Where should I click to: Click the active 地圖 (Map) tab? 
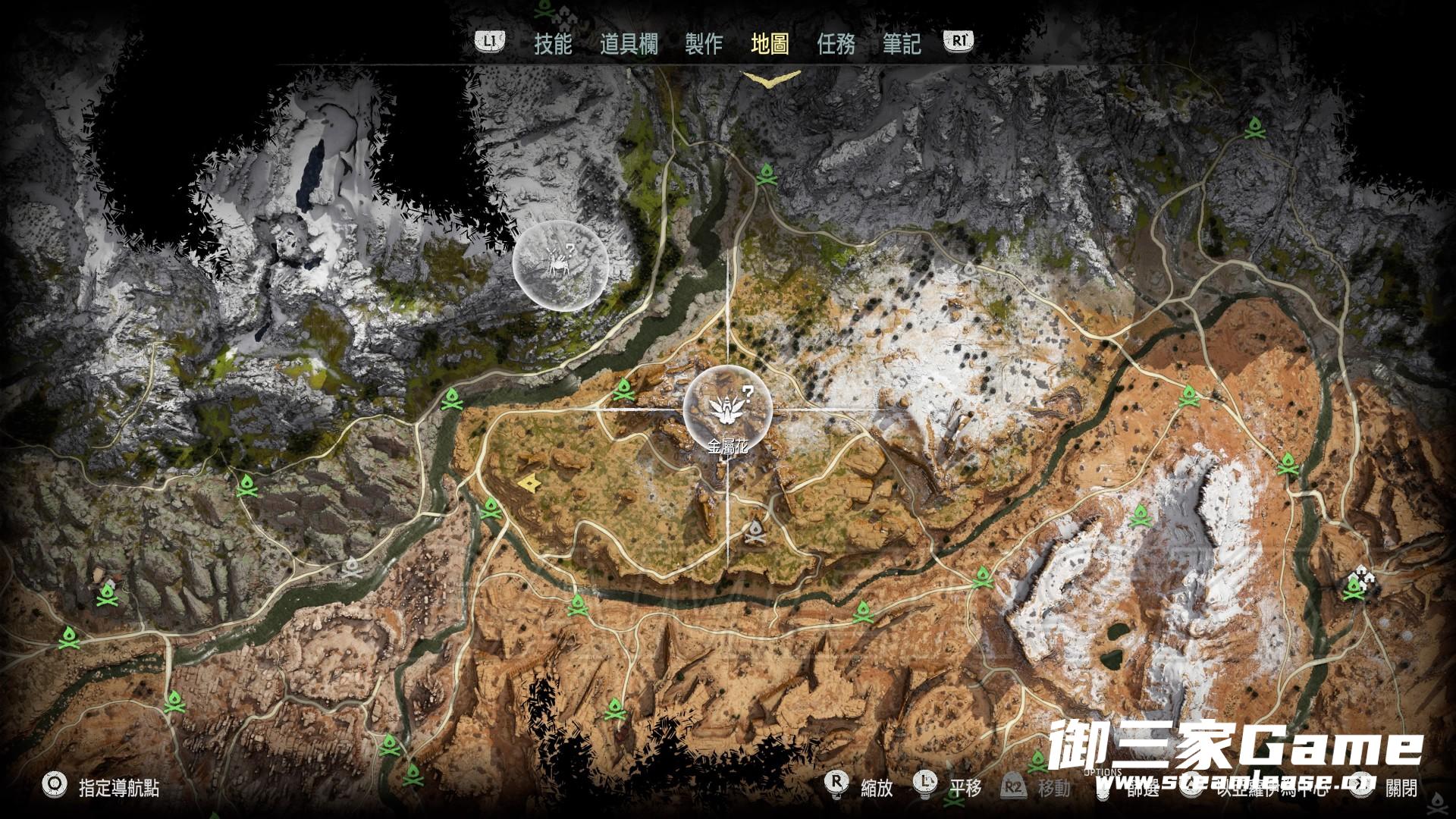tap(770, 44)
